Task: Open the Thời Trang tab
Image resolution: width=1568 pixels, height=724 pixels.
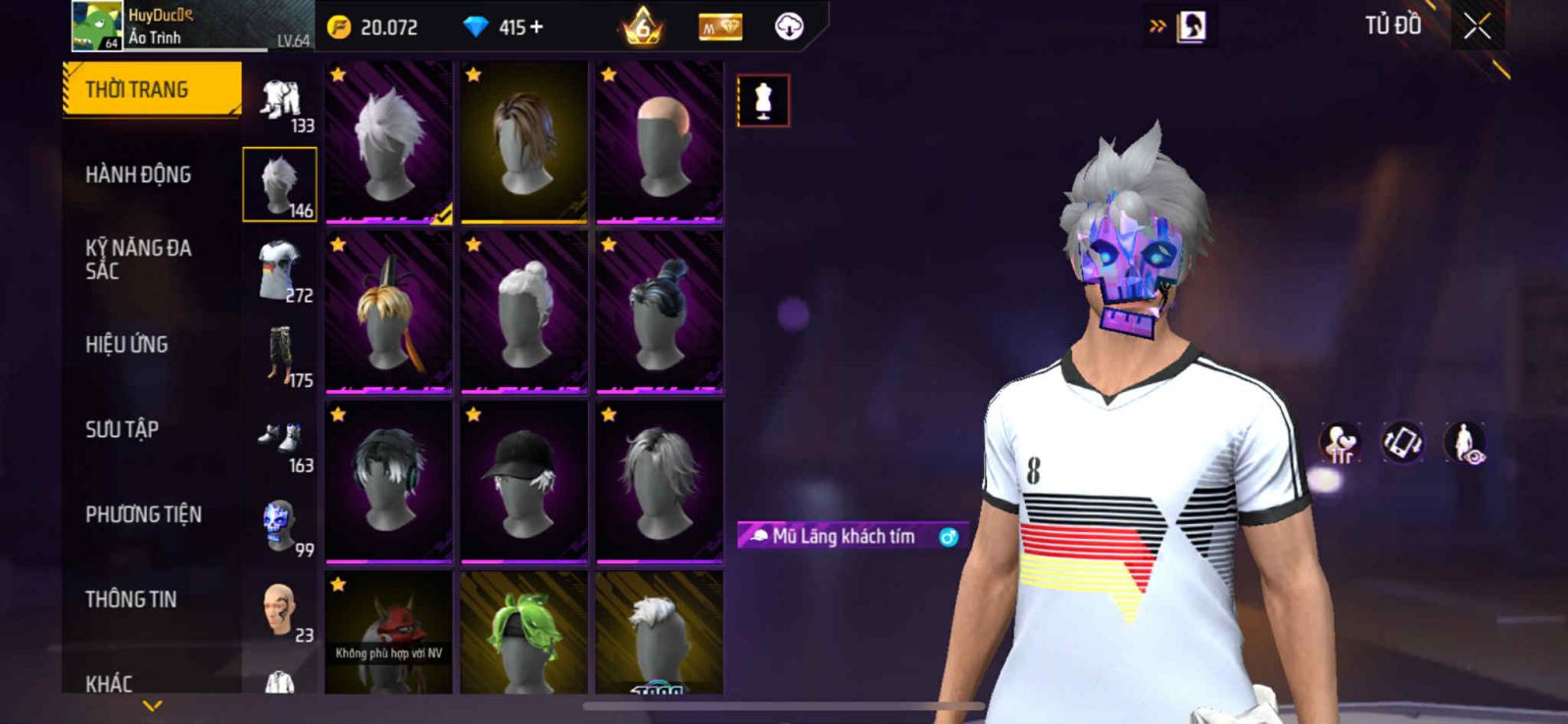Action: (x=152, y=90)
